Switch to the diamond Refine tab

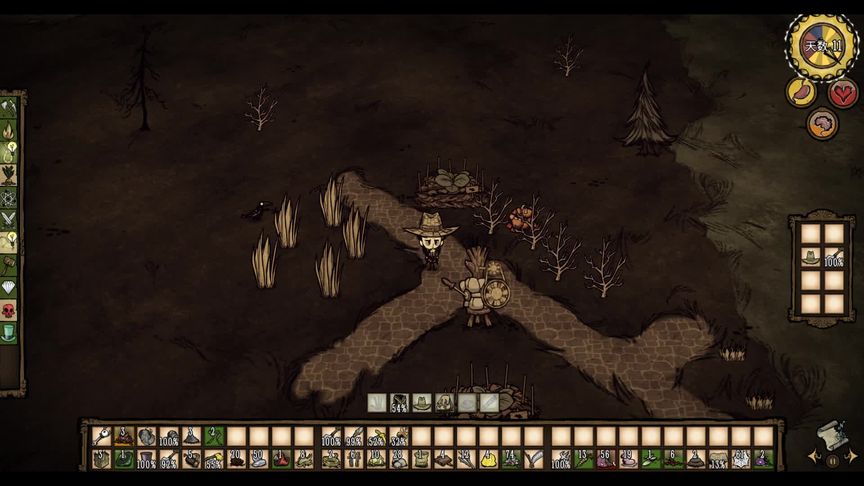(9, 287)
